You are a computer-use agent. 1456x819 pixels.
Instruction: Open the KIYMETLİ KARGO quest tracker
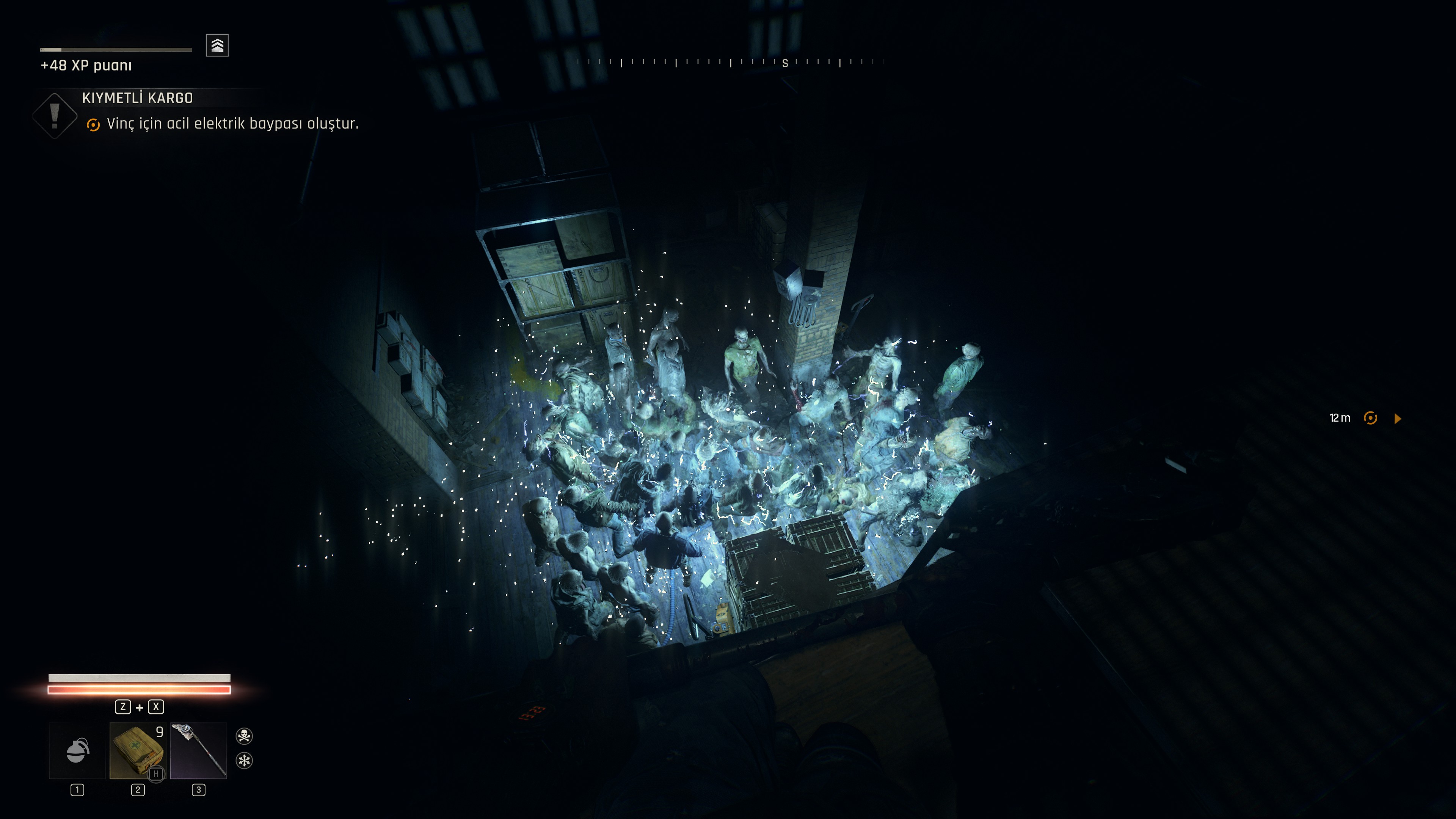(137, 98)
